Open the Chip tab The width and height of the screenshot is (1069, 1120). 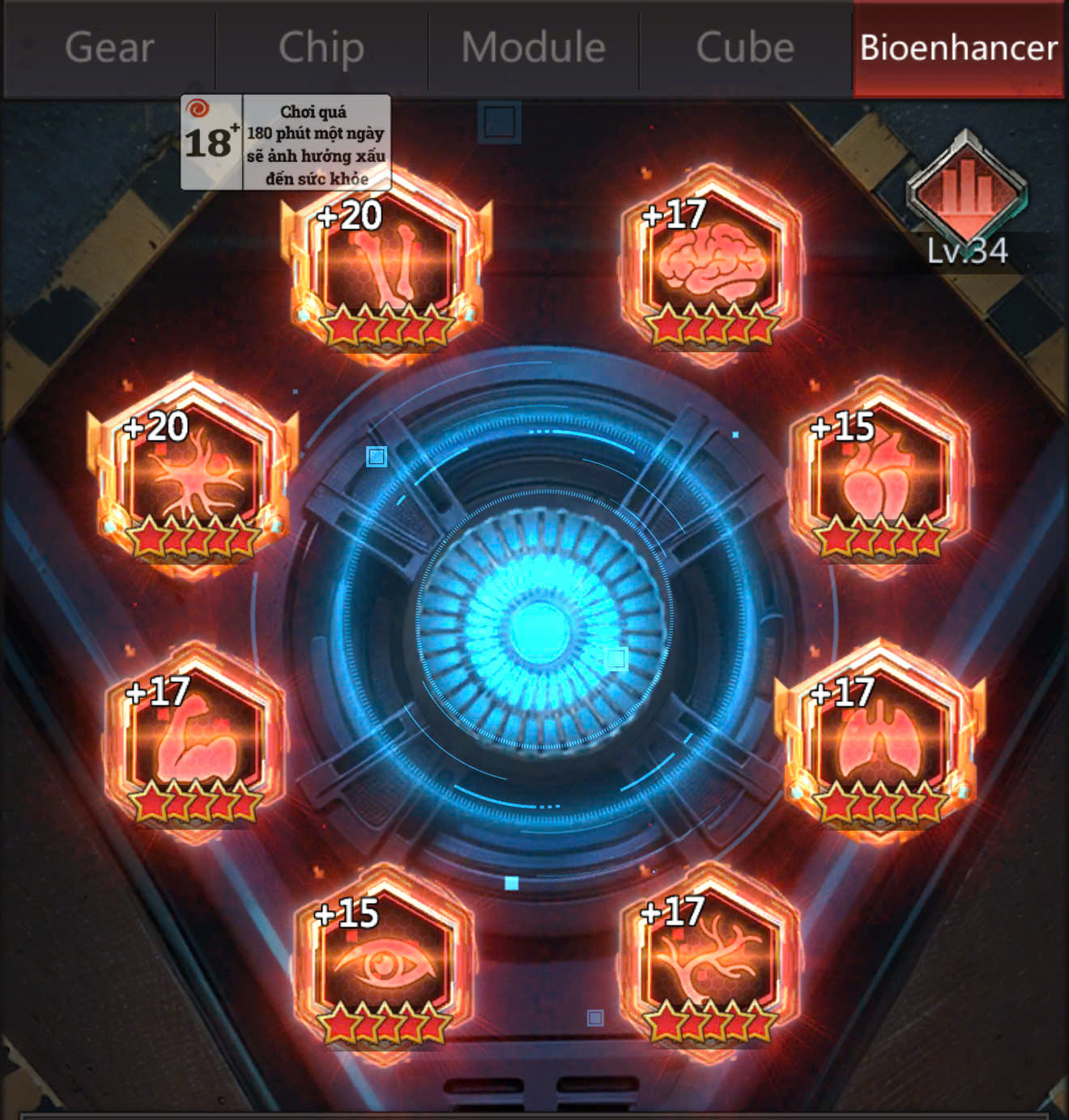321,46
